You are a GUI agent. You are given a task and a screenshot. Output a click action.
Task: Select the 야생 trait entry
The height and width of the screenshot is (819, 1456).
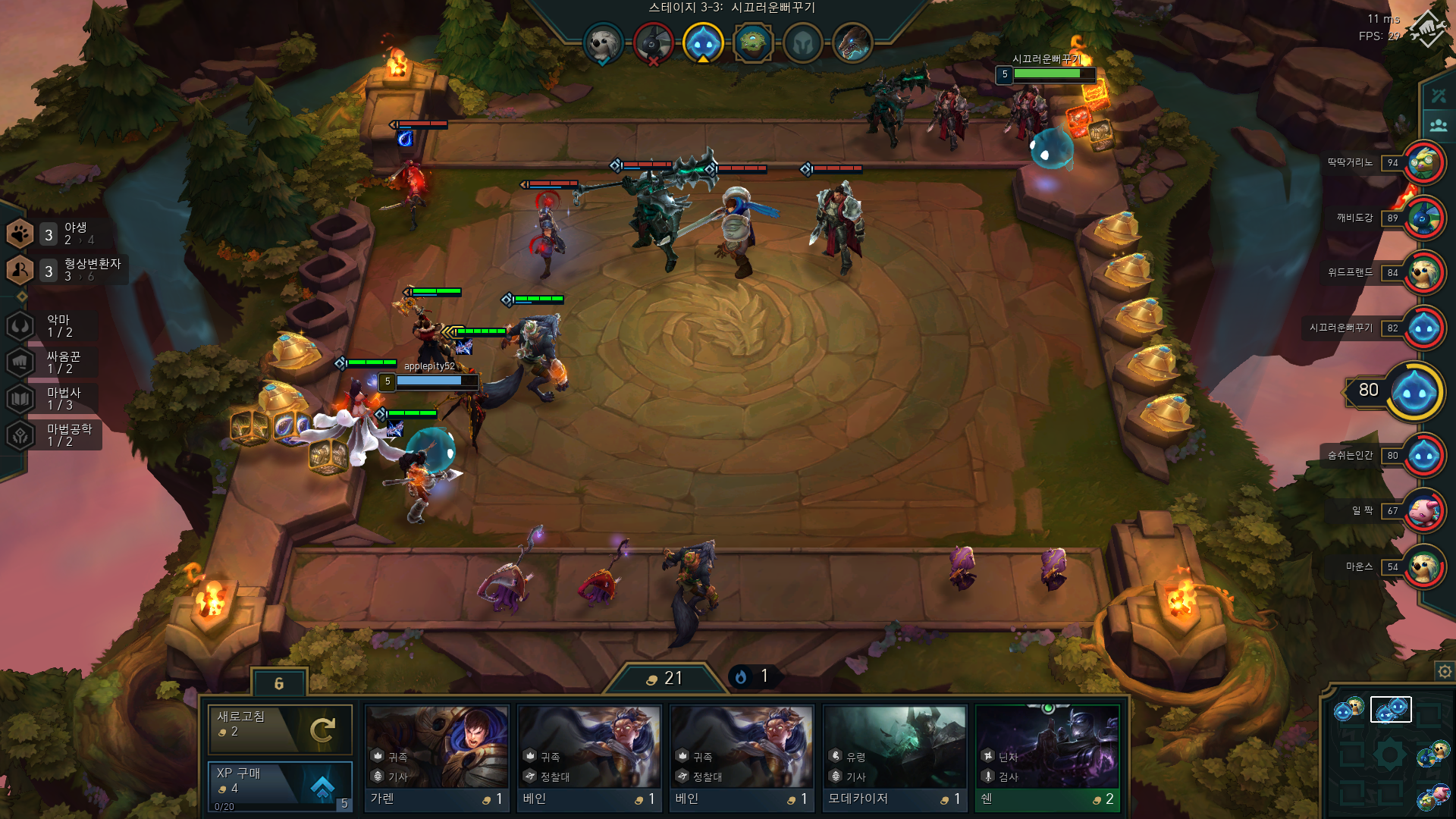coord(53,234)
